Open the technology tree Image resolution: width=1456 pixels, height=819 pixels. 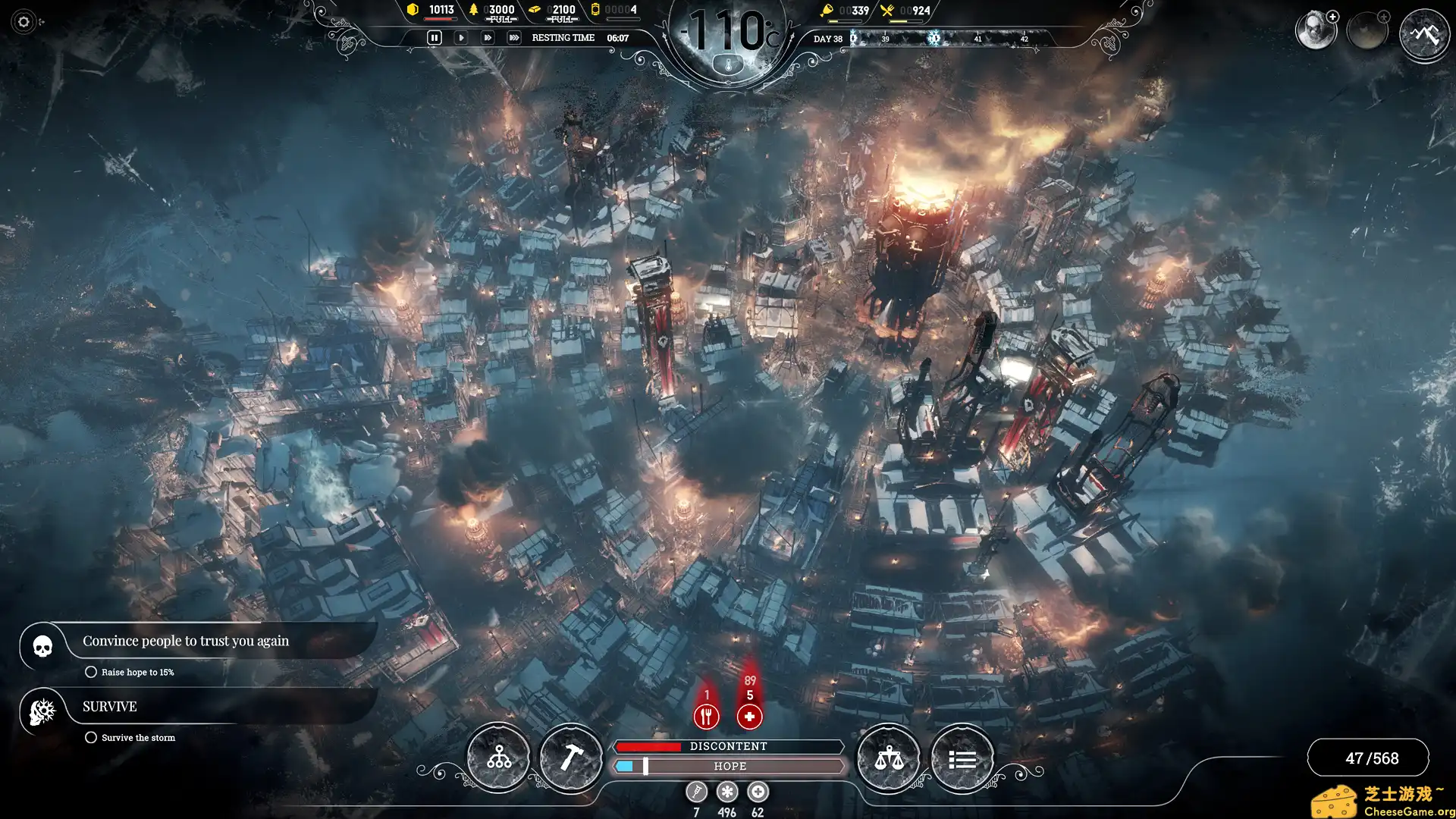(498, 756)
